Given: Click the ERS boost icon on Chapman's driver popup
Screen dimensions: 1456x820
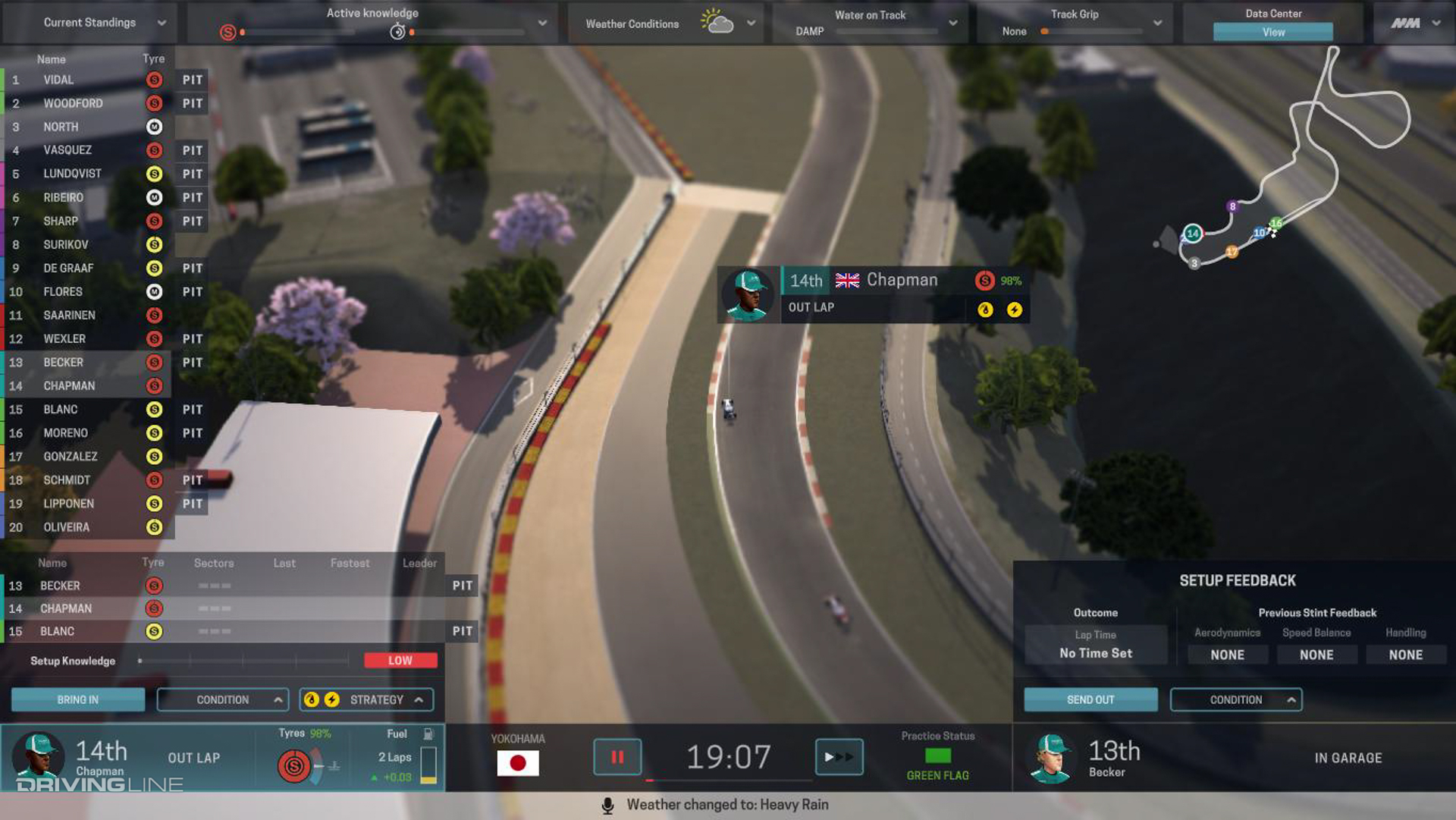Looking at the screenshot, I should pyautogui.click(x=1015, y=309).
